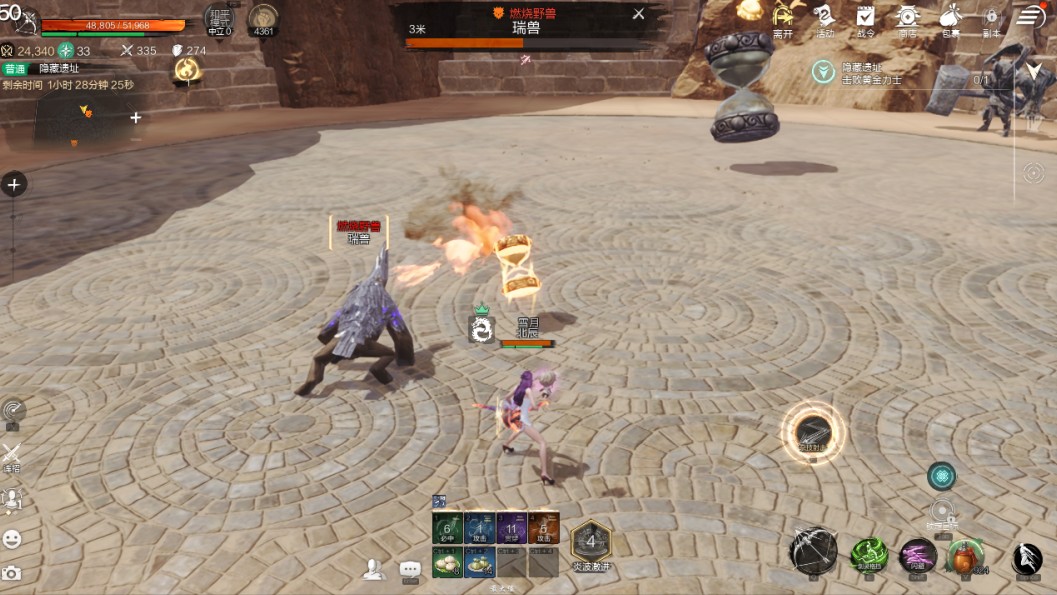Click the minimap plus button
Viewport: 1057px width, 595px height.
136,117
